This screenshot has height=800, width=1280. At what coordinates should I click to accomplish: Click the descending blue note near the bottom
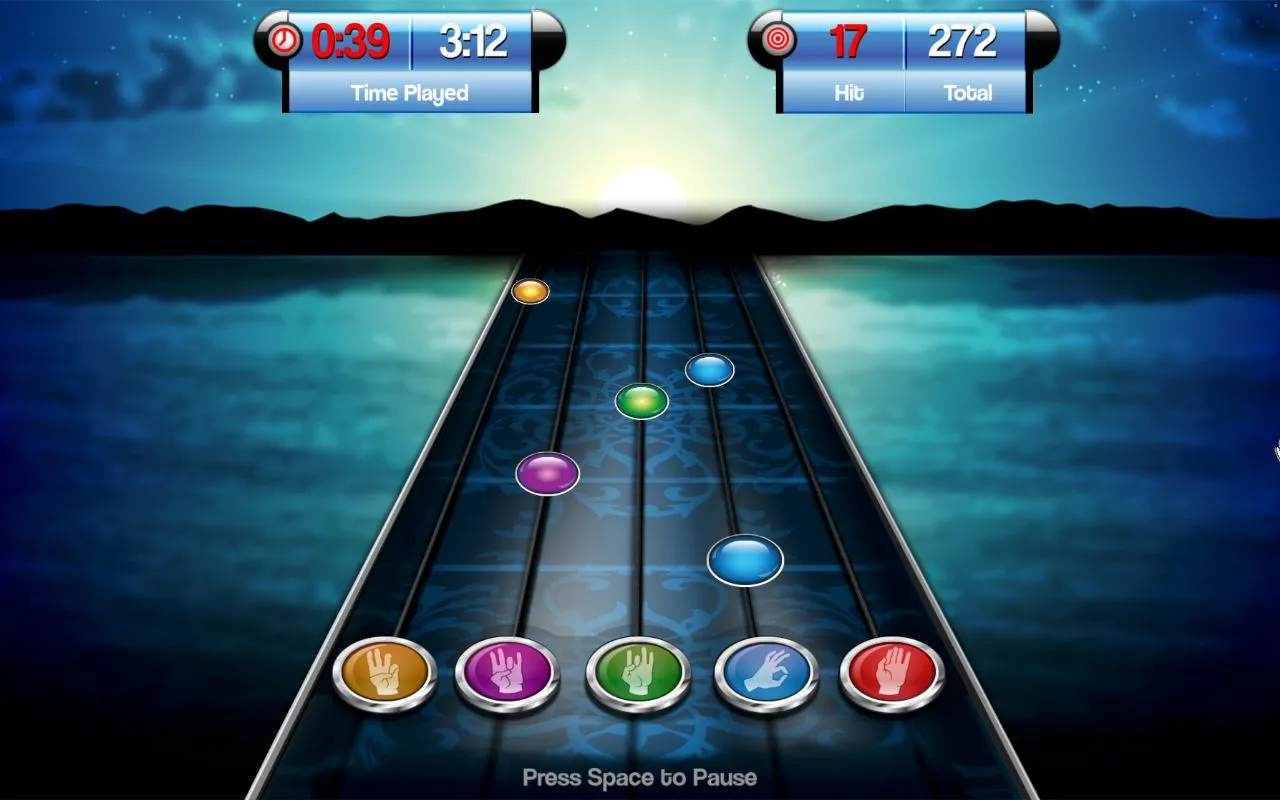click(x=745, y=559)
